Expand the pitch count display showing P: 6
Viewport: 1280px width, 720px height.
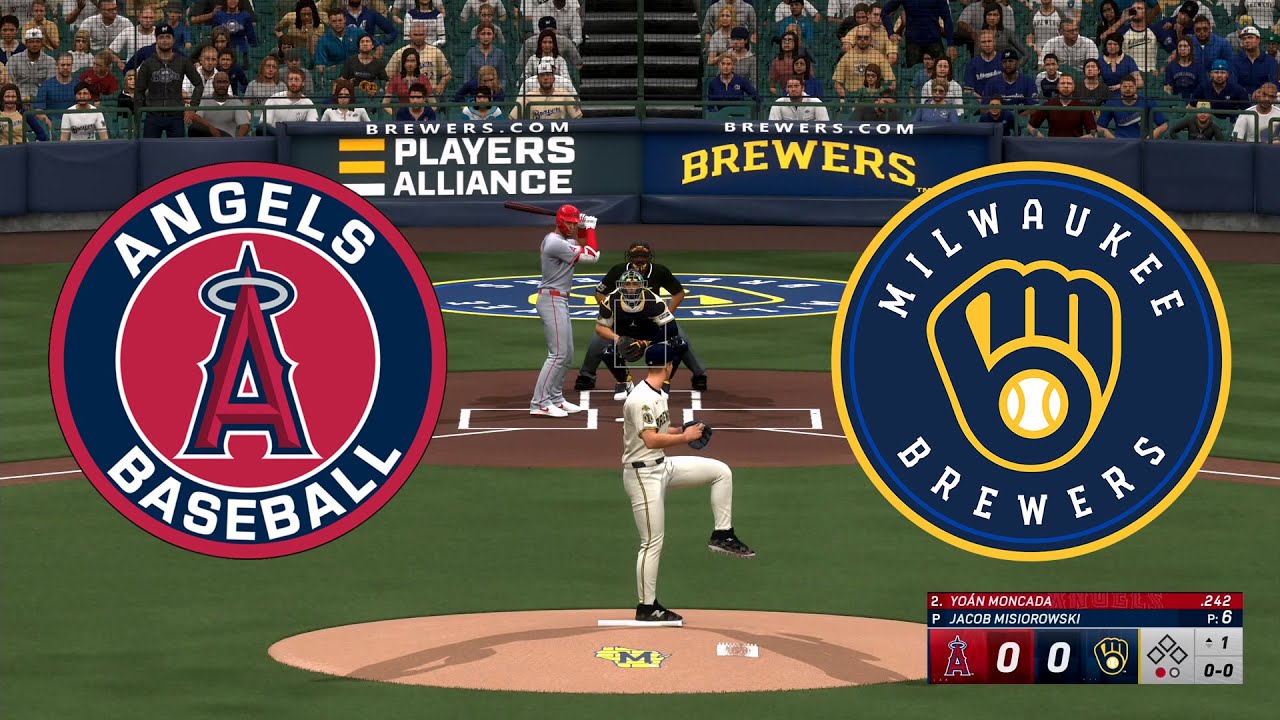coord(1218,617)
